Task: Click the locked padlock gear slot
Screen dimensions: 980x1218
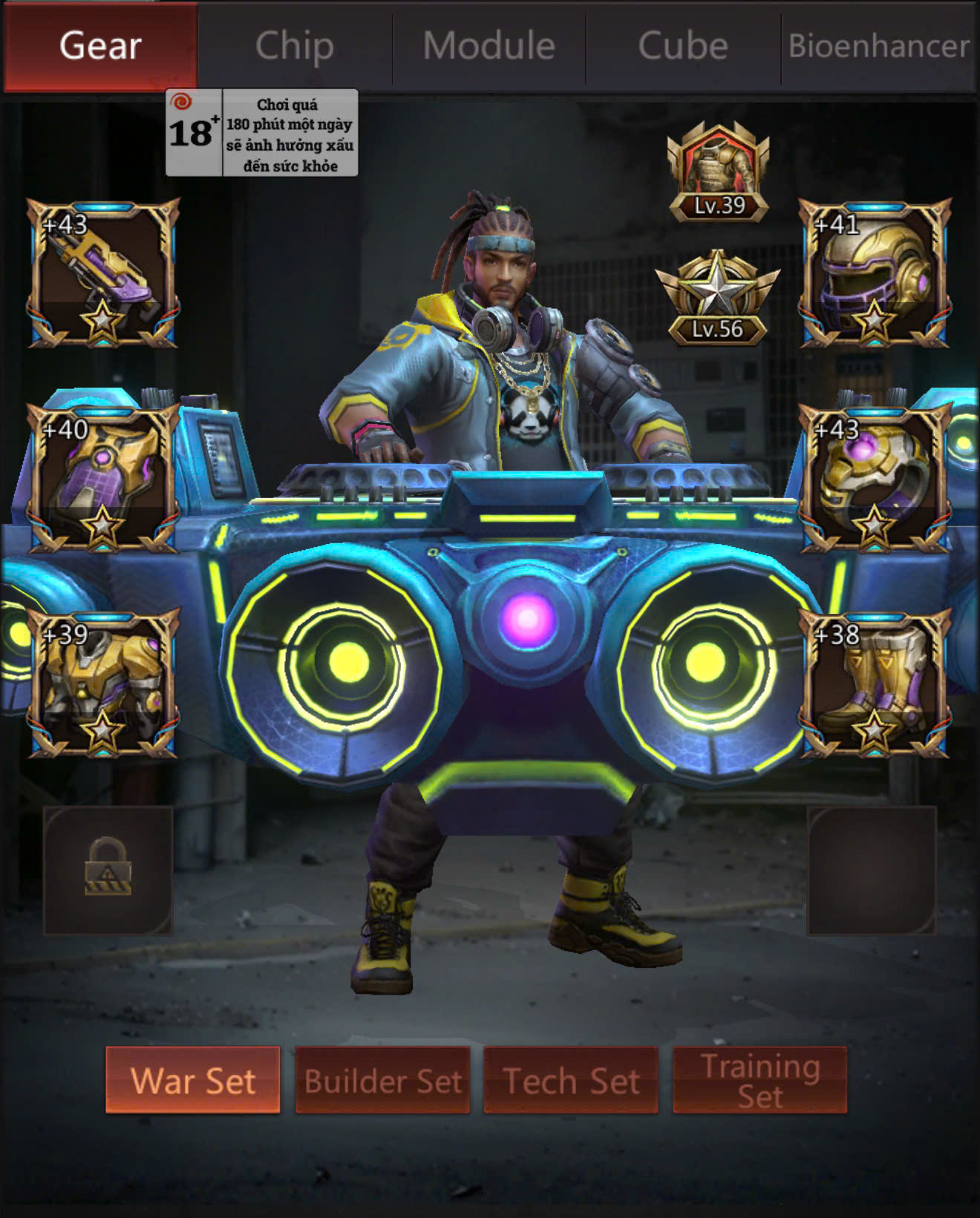Action: pyautogui.click(x=108, y=870)
